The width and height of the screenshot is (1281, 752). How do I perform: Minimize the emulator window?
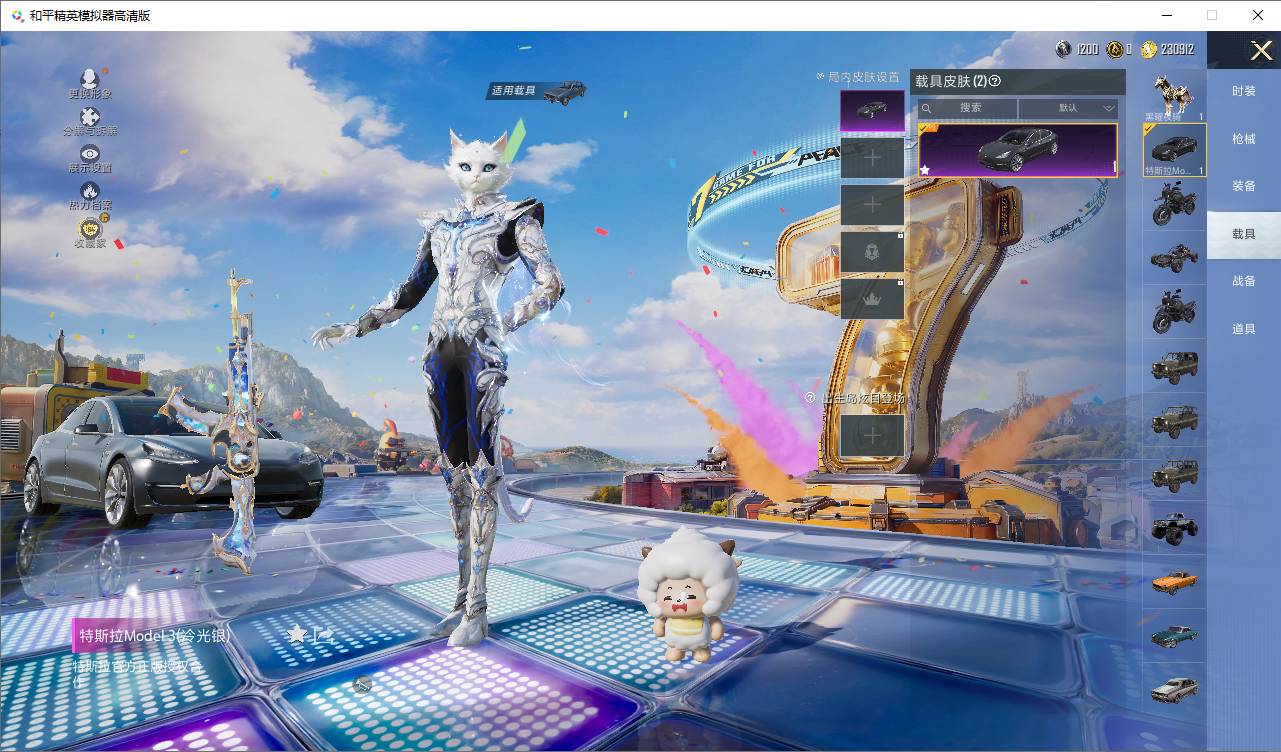coord(1167,15)
